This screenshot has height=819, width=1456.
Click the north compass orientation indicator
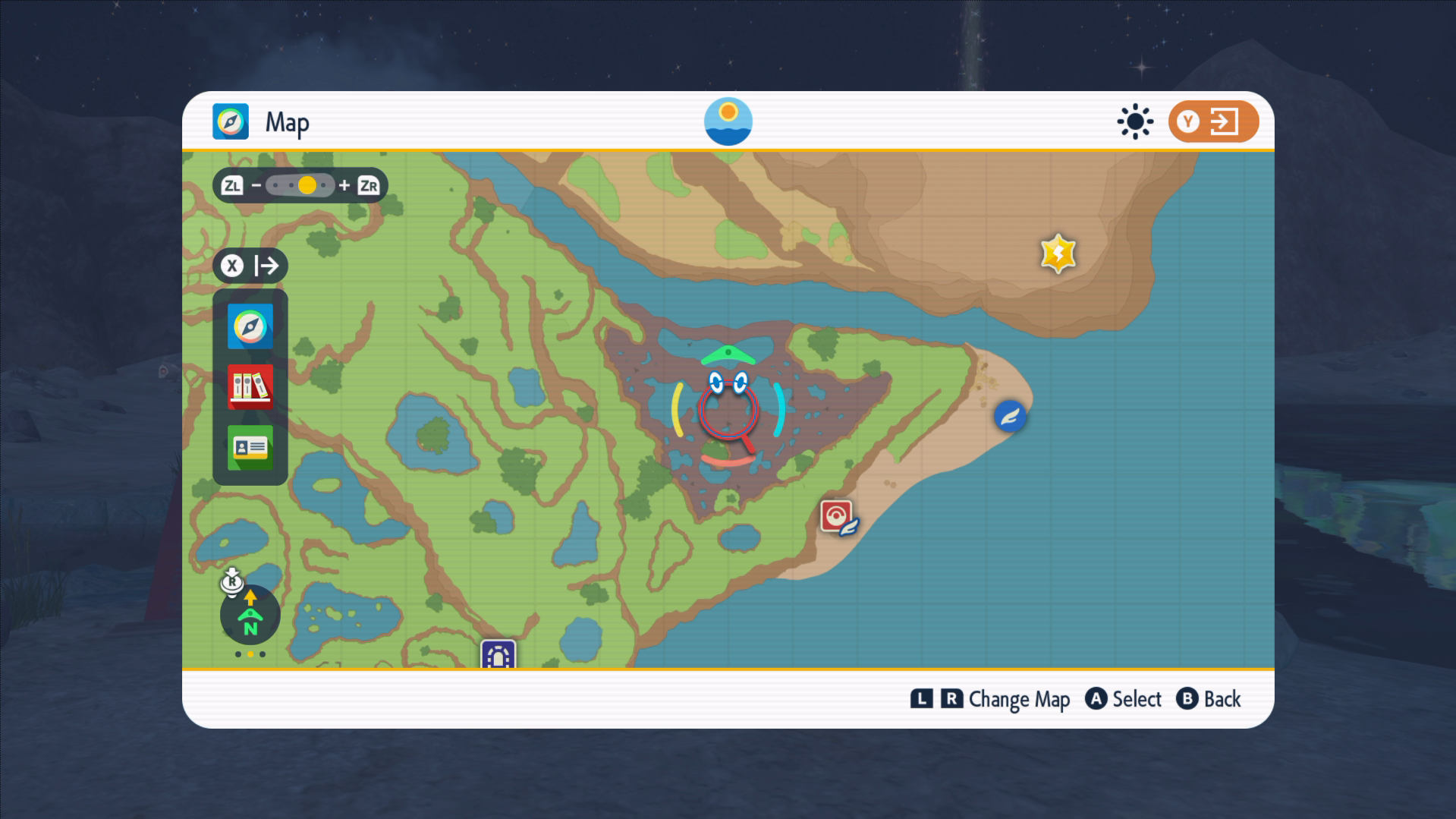250,616
